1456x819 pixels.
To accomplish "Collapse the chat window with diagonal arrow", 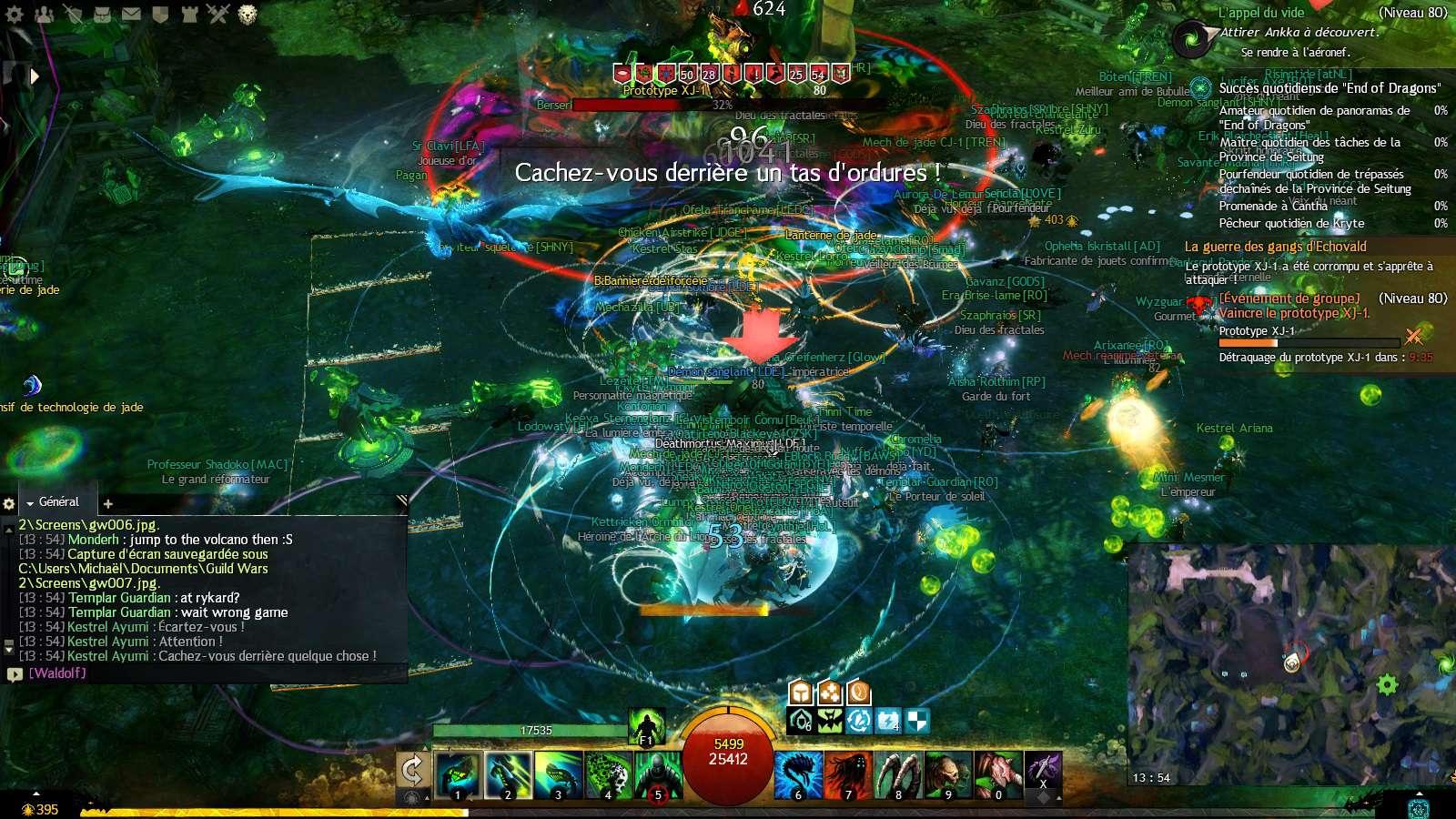I will click(x=400, y=499).
